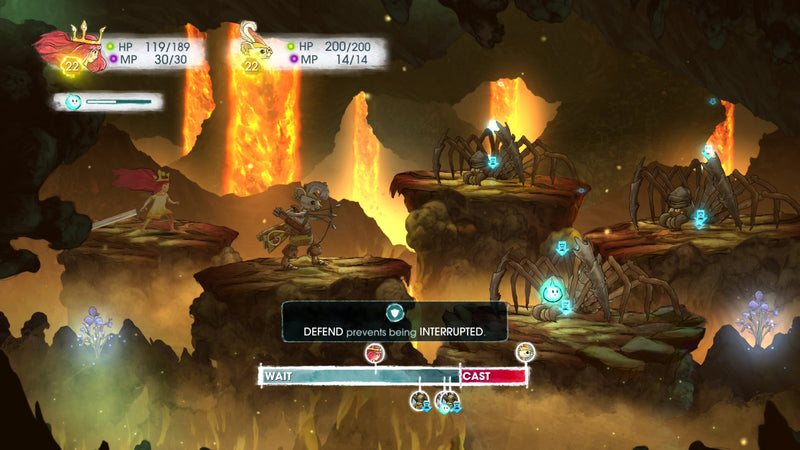Click the ally marker at the cast end
800x450 pixels.
[525, 351]
